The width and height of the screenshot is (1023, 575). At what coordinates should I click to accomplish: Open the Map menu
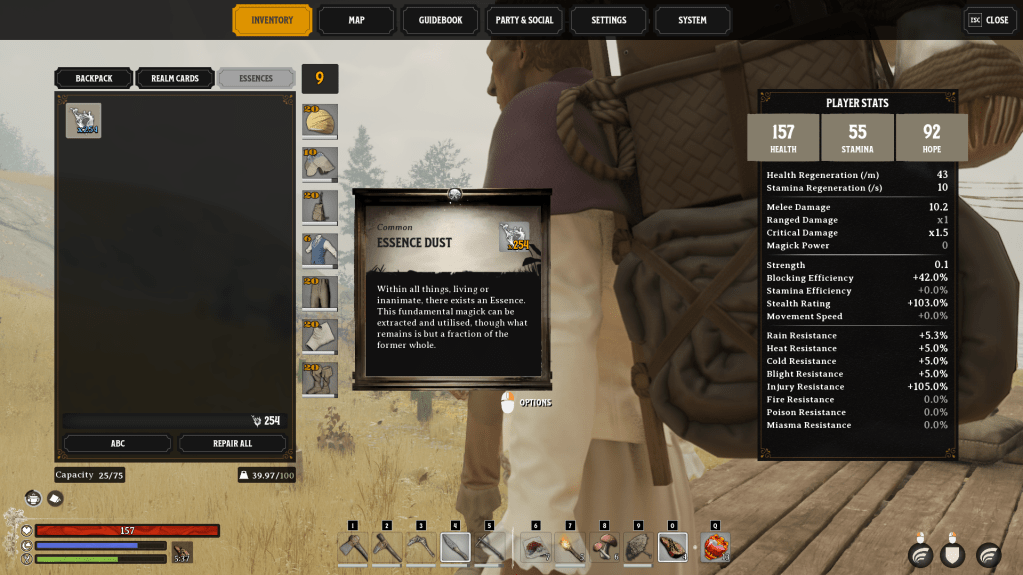tap(356, 20)
